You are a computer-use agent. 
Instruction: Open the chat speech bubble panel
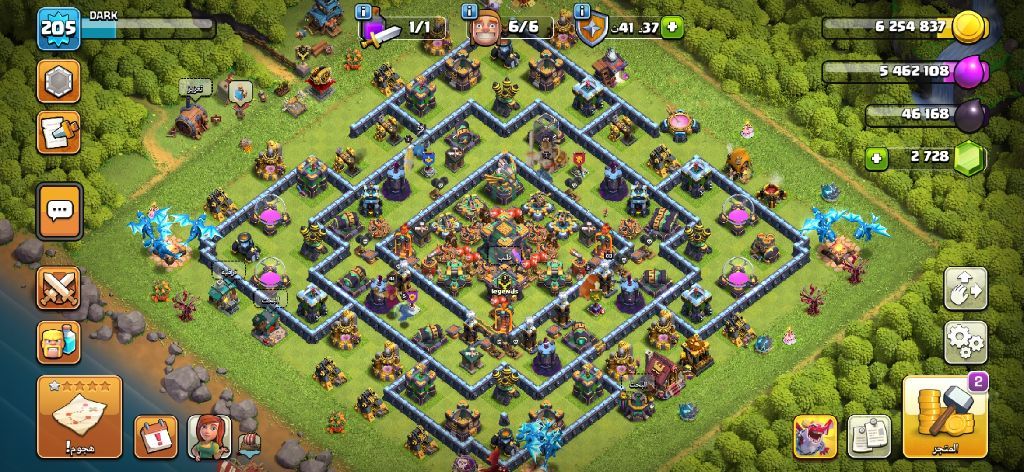59,211
